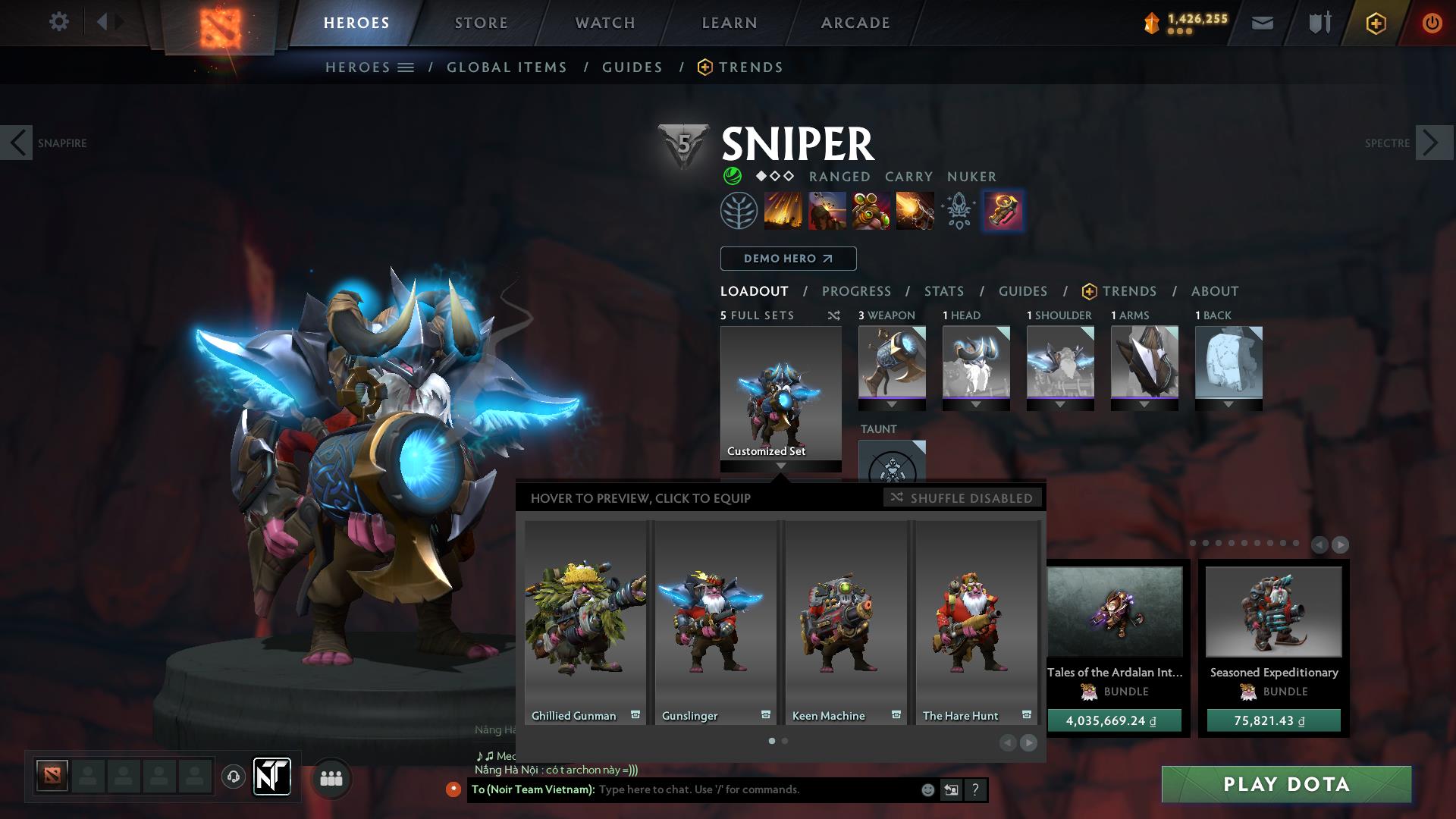This screenshot has width=1456, height=819.
Task: Click the Shuffle Disabled toggle
Action: point(962,498)
